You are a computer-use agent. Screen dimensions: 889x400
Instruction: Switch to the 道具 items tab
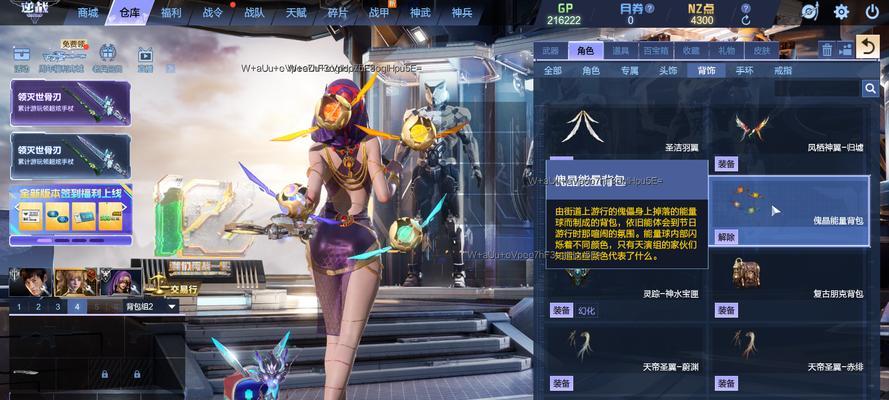click(621, 50)
